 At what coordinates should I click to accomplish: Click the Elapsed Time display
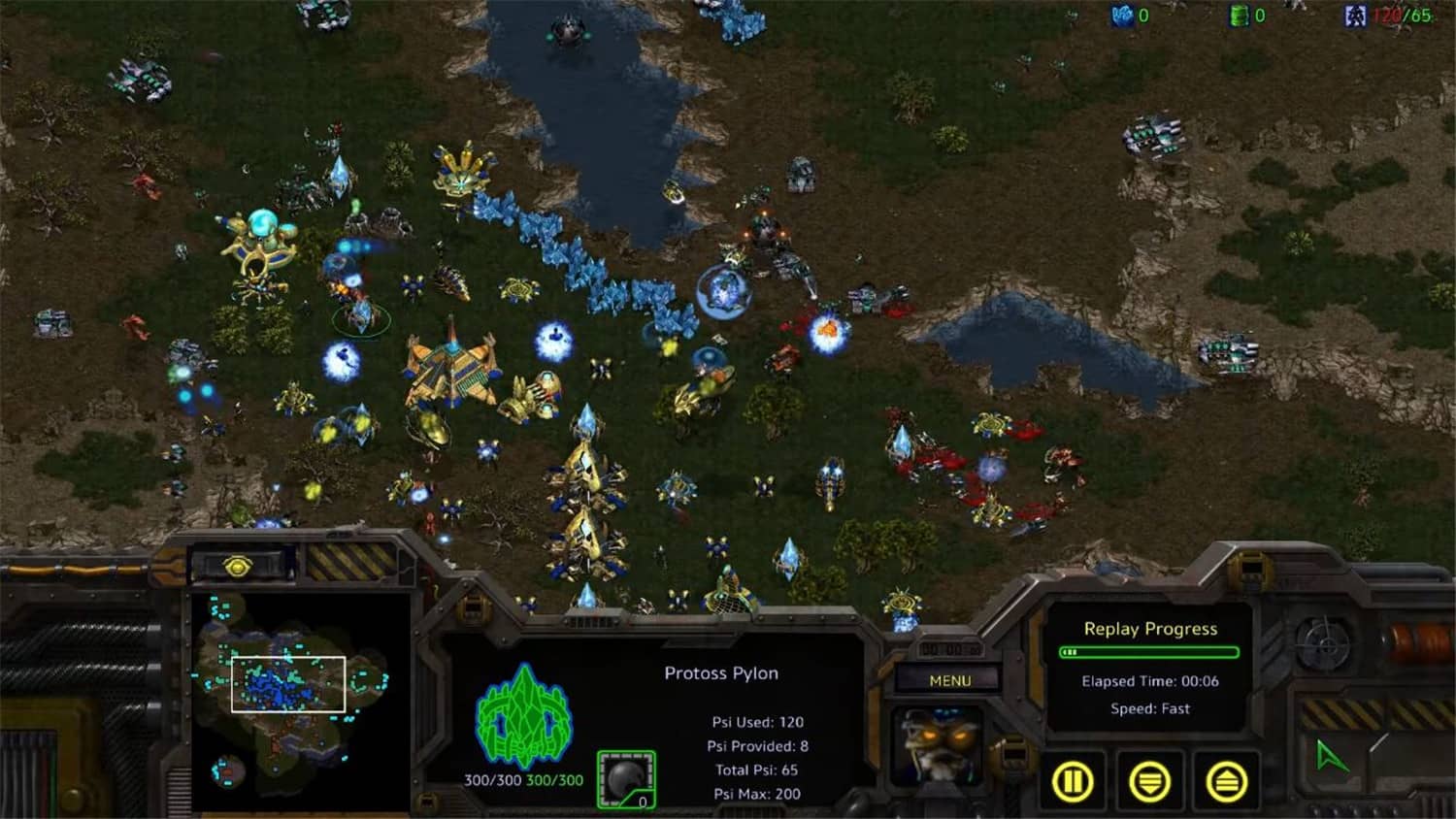[1148, 681]
